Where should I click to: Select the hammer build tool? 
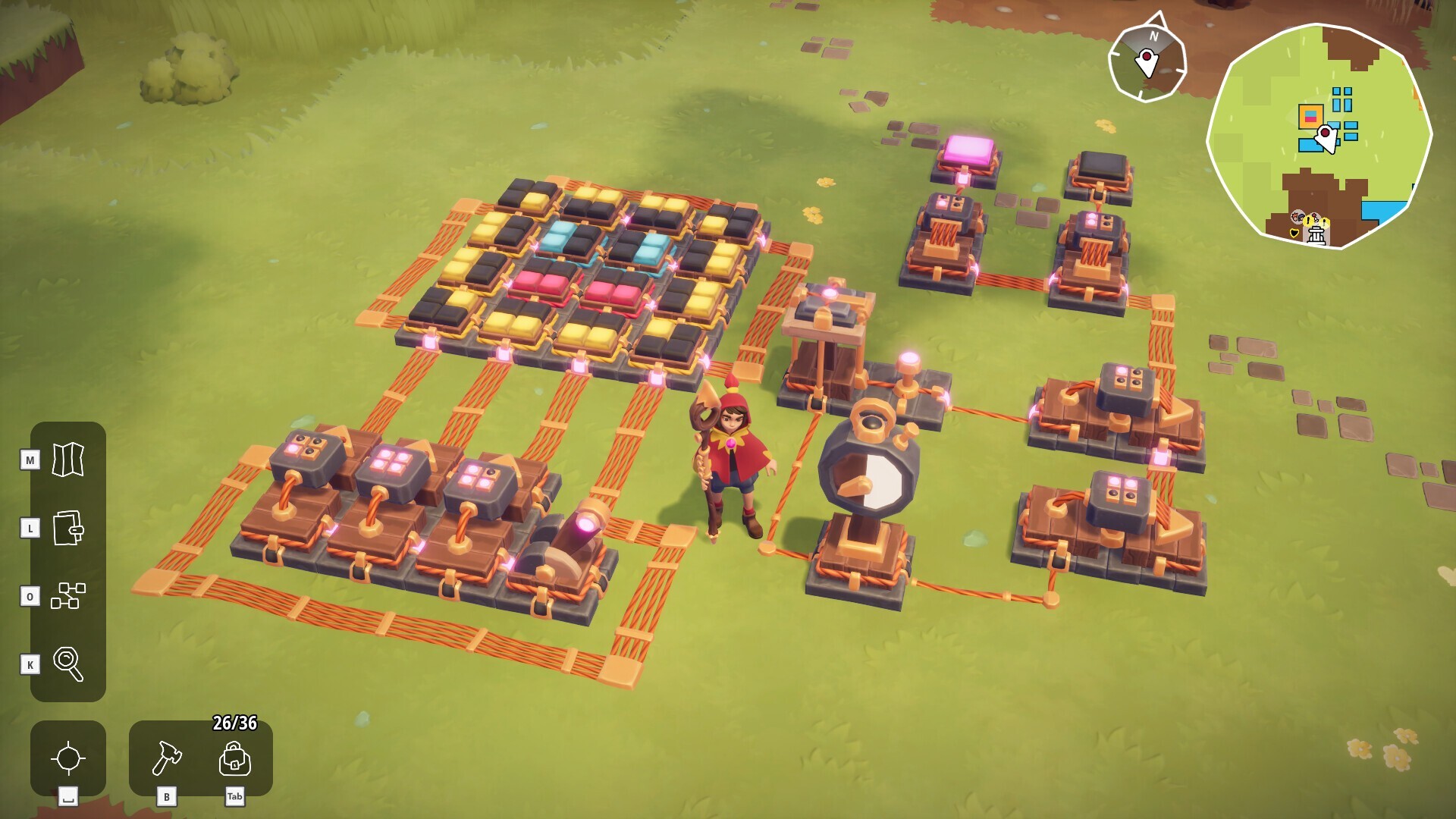168,758
